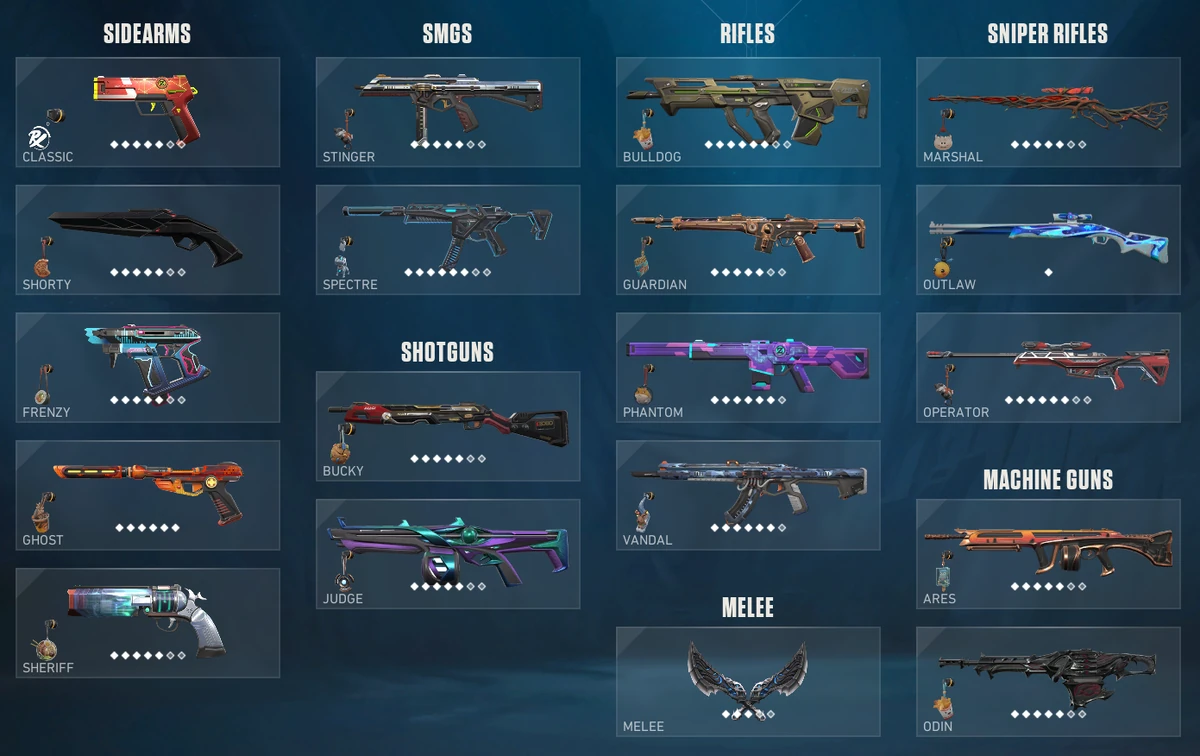
Task: Select the Phantom rifle tile
Action: click(747, 367)
